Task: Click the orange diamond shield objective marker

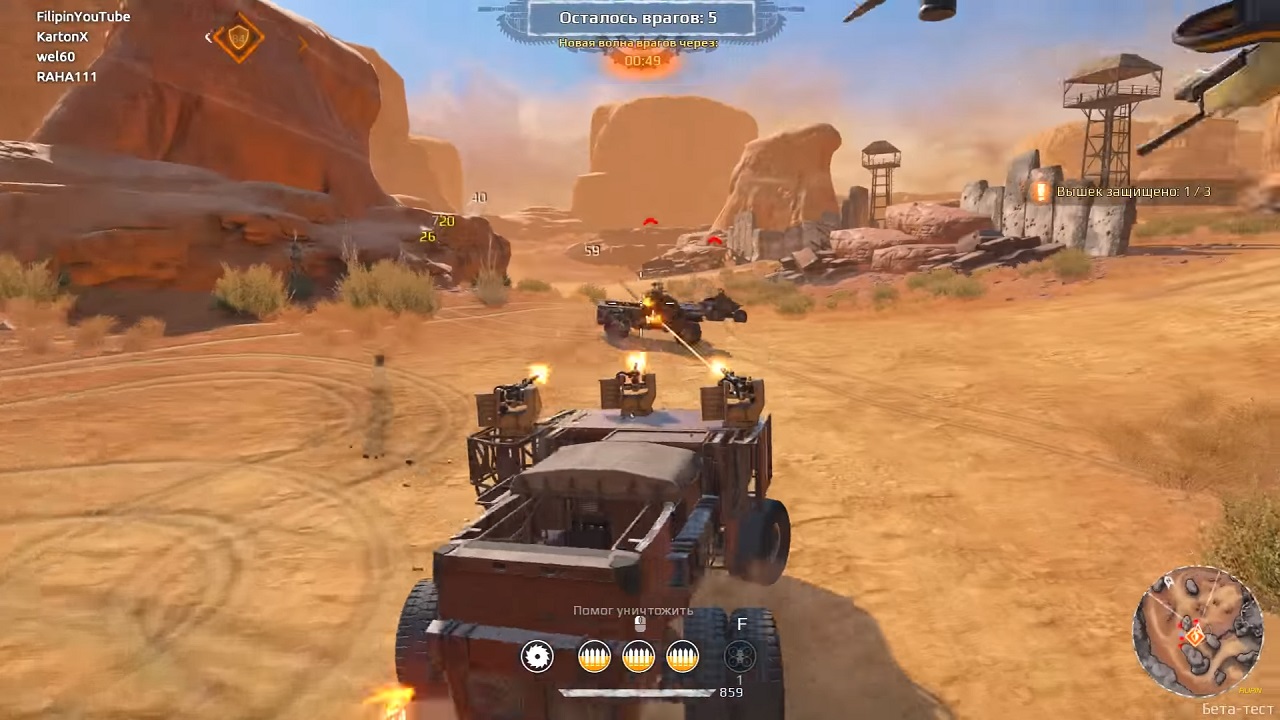Action: (239, 39)
